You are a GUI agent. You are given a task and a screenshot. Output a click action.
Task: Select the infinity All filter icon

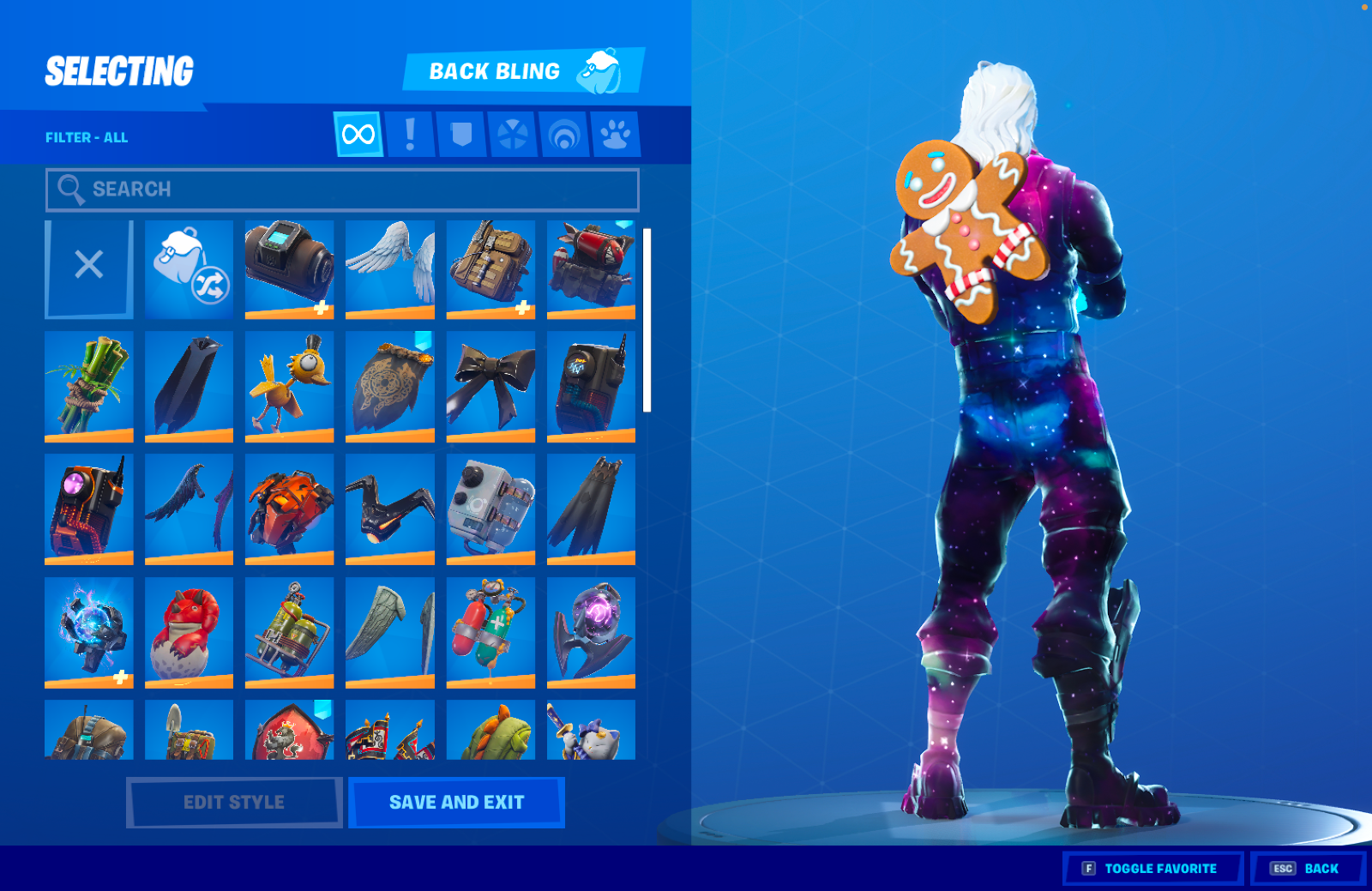click(x=358, y=135)
